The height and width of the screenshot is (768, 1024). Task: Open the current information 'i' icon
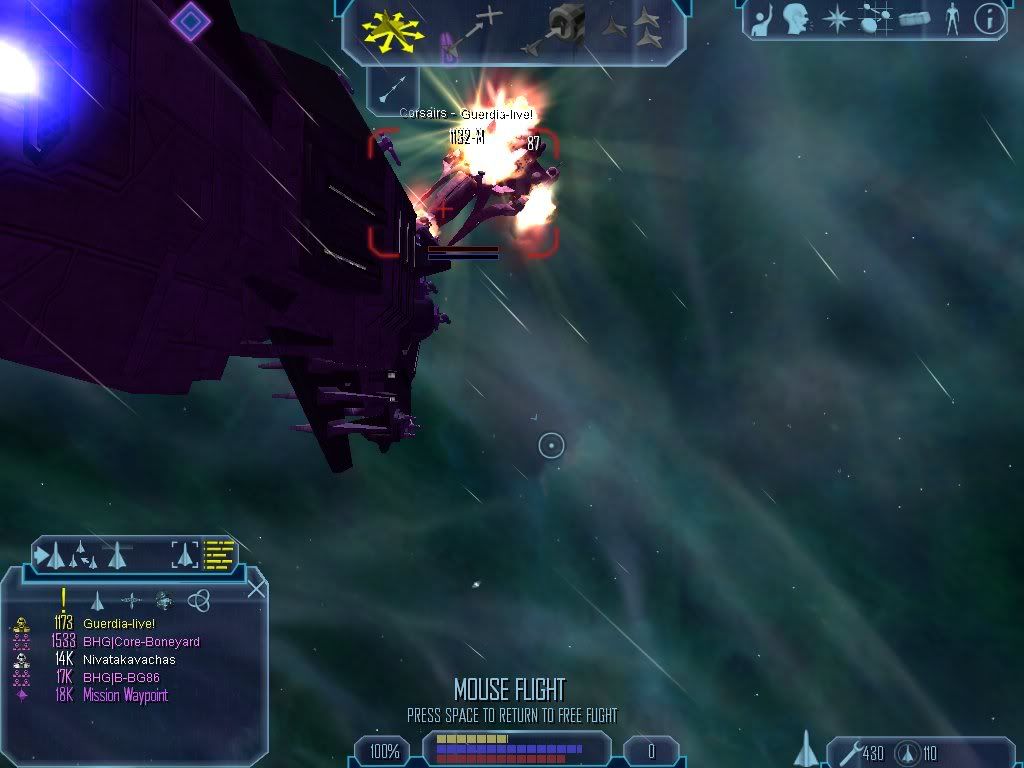pos(988,18)
